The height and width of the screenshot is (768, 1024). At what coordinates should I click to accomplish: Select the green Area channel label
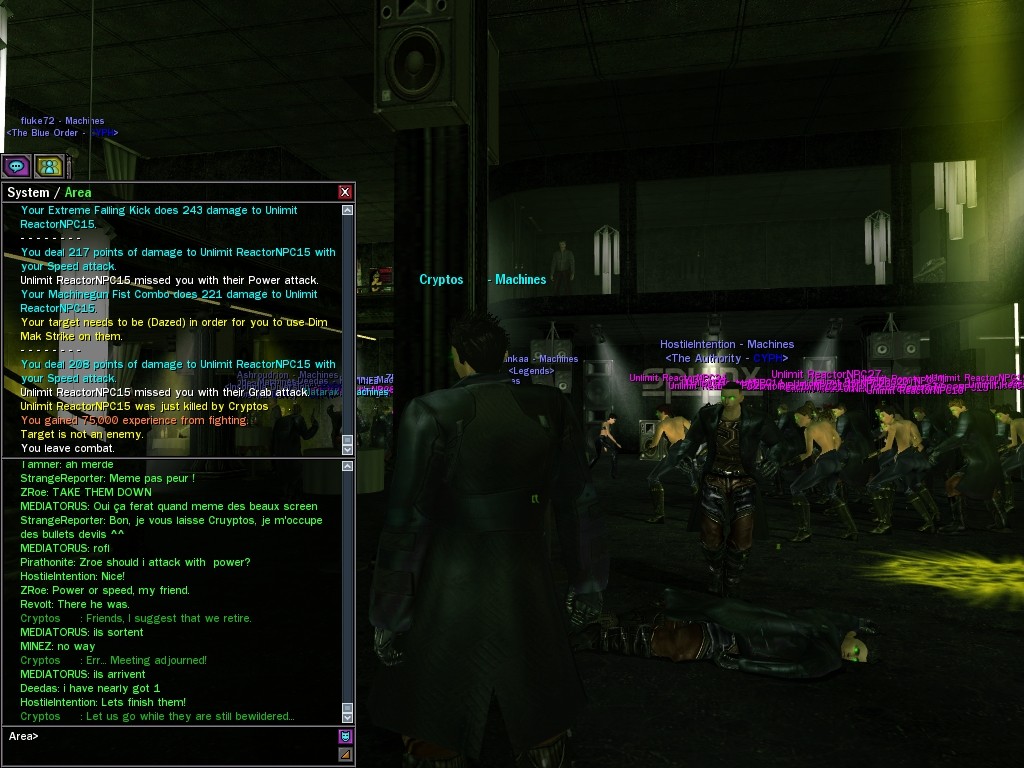pos(78,192)
